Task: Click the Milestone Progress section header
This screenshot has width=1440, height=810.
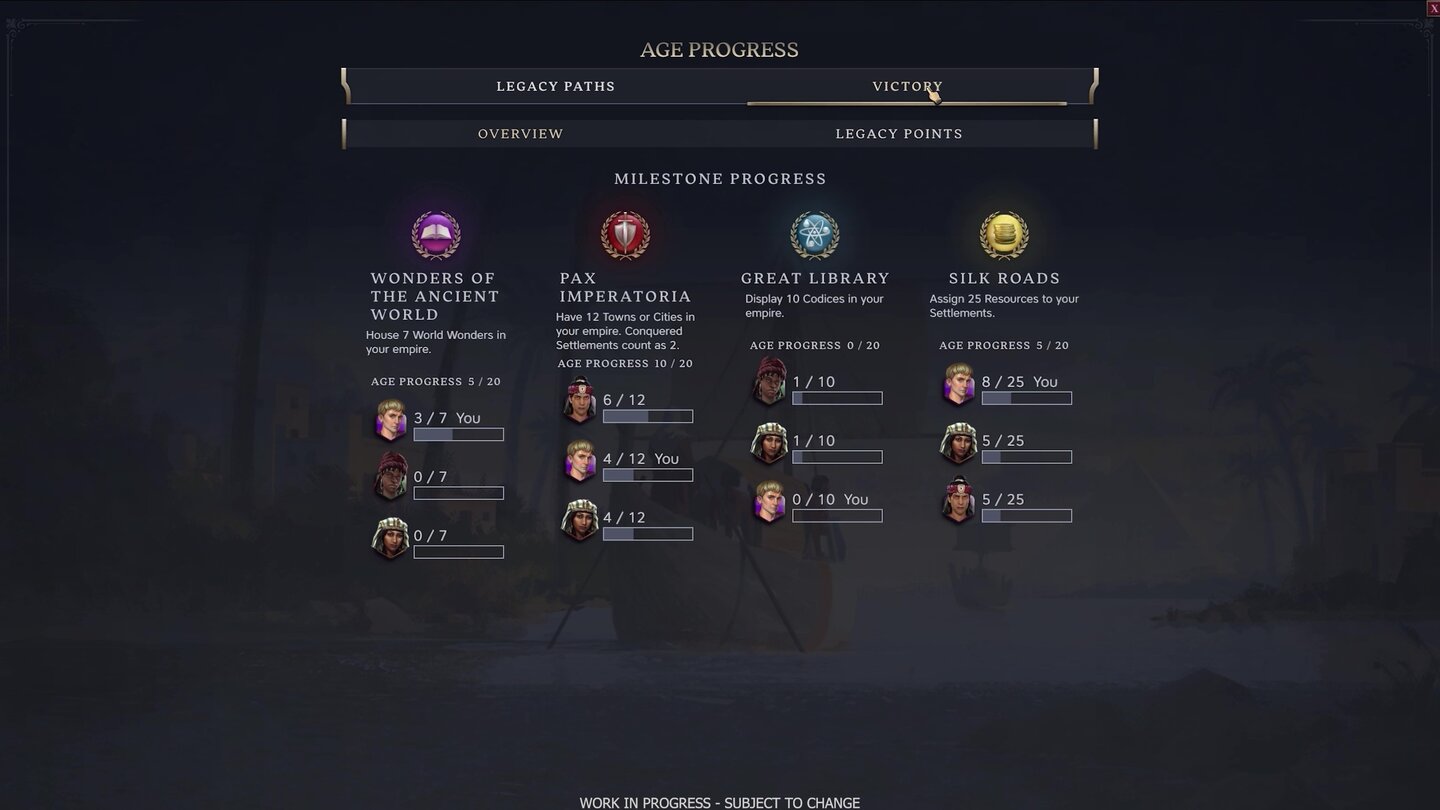Action: coord(719,178)
